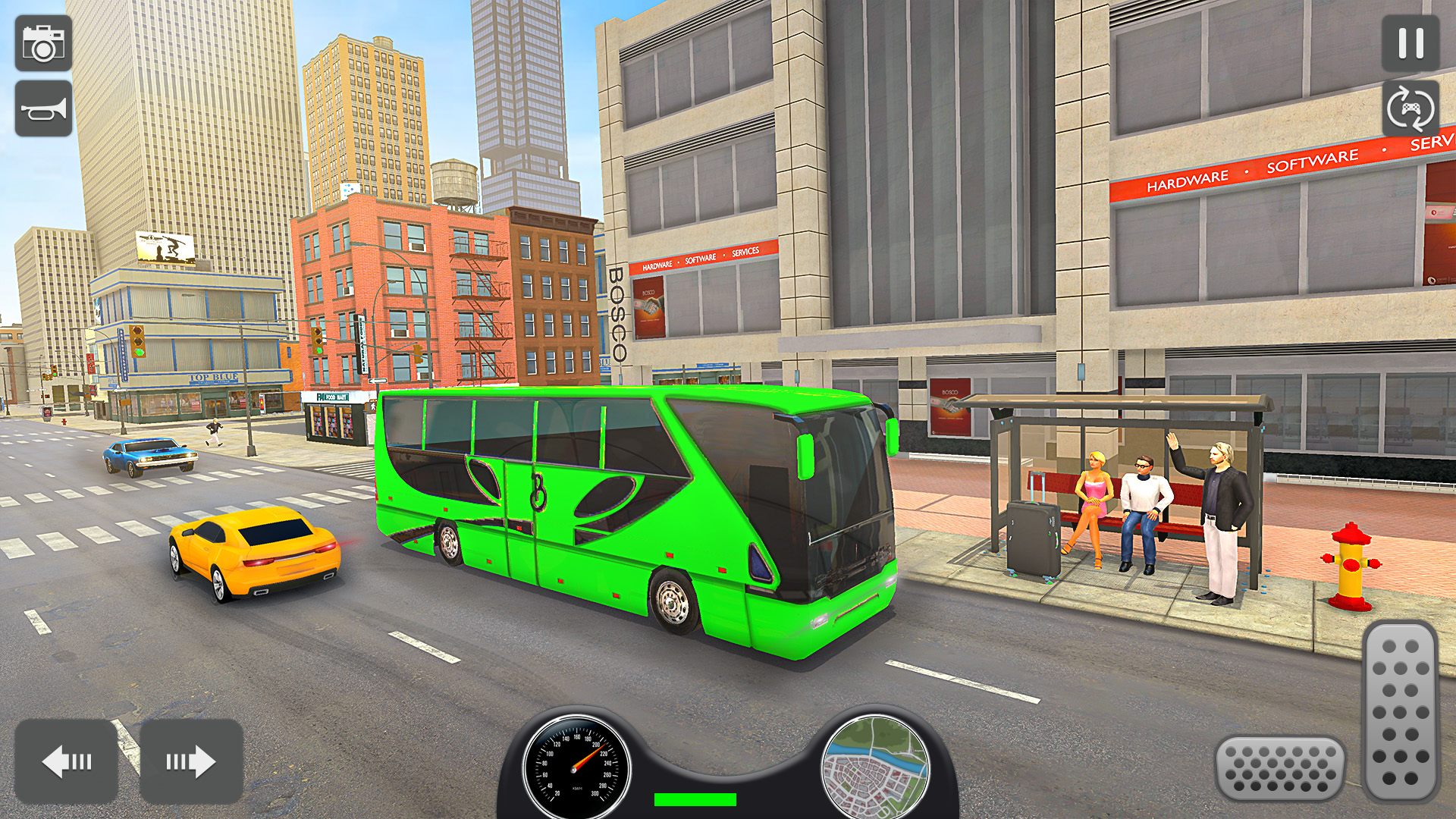Capture a screenshot with the camera icon
Viewport: 1456px width, 819px height.
(43, 43)
